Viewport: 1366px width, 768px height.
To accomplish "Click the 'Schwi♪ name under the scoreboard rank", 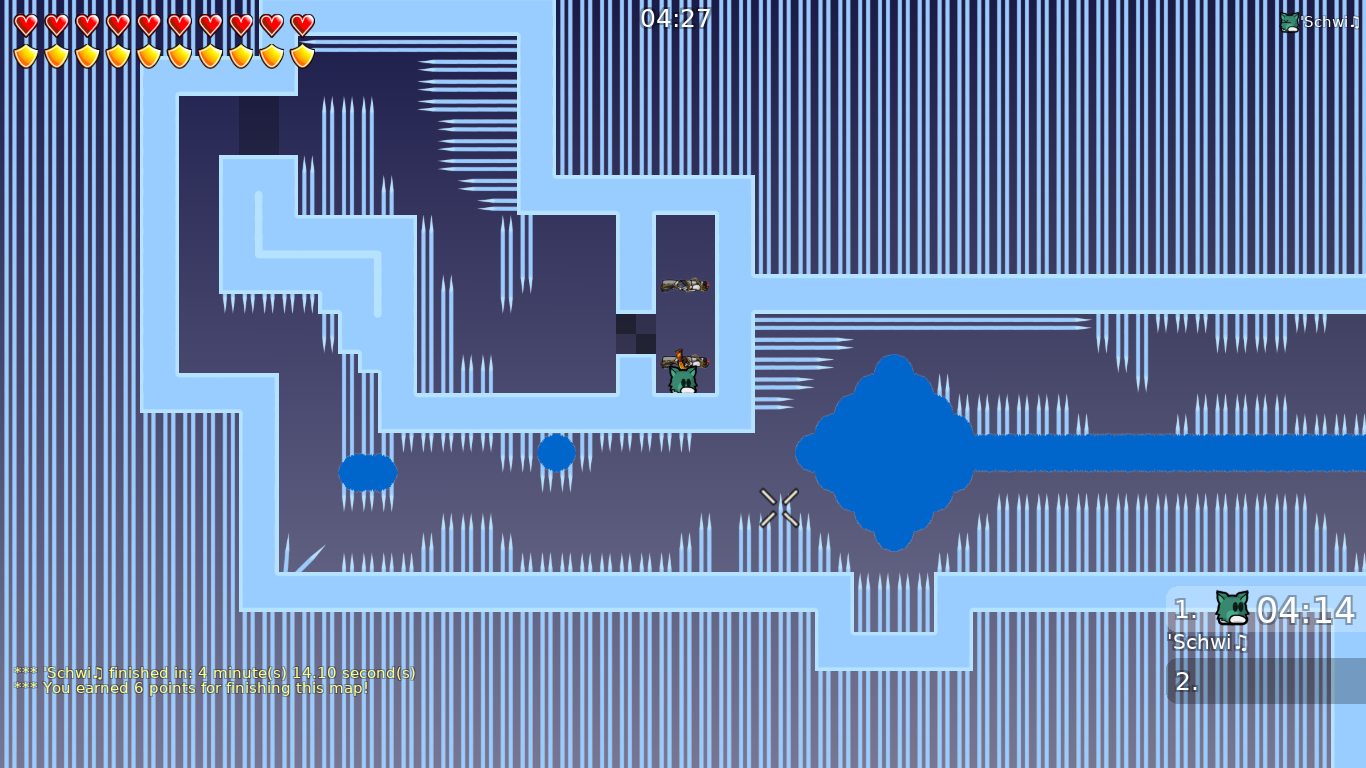I will (x=1205, y=643).
